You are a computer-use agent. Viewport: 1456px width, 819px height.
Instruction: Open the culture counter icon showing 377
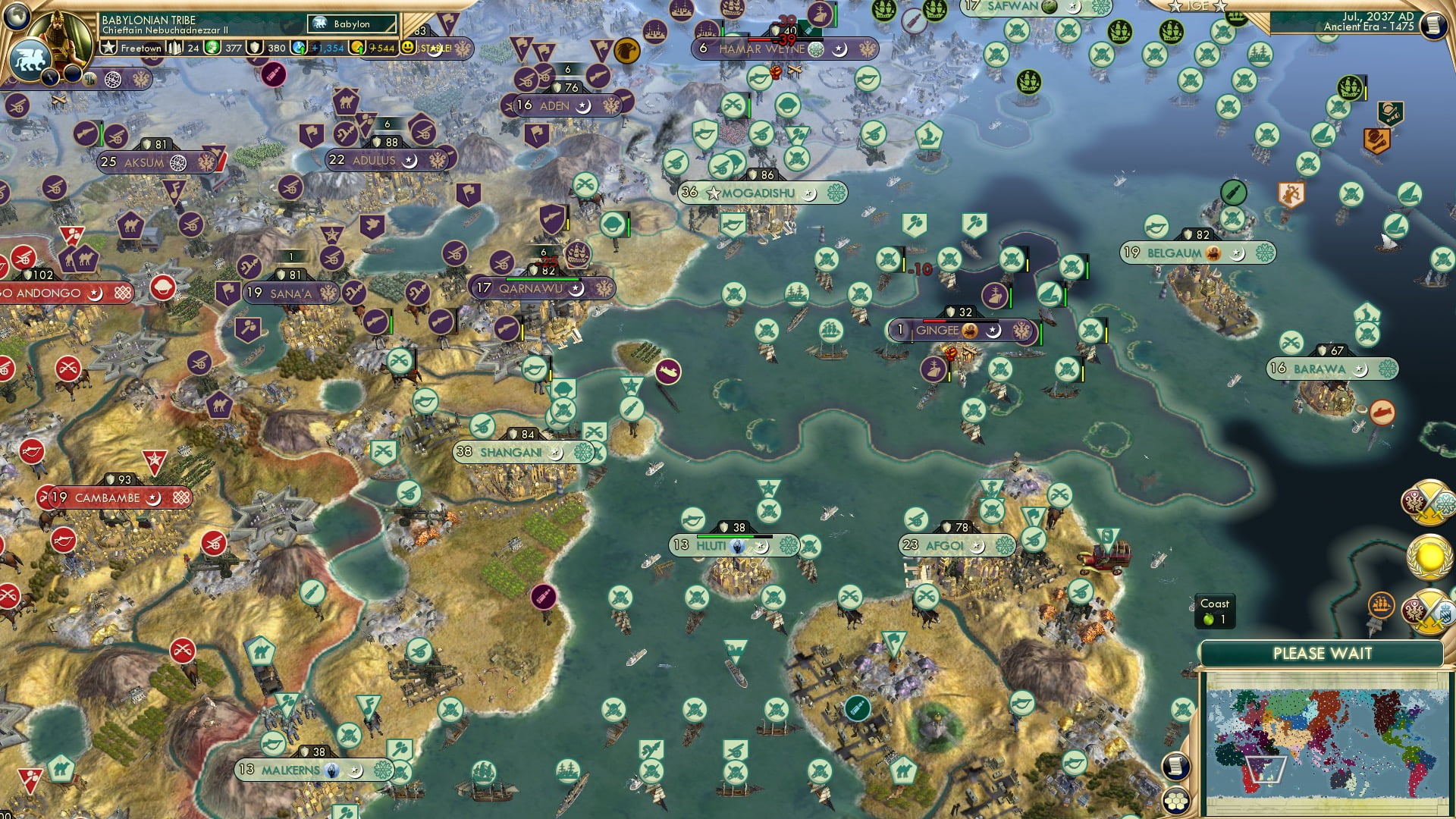click(x=213, y=48)
